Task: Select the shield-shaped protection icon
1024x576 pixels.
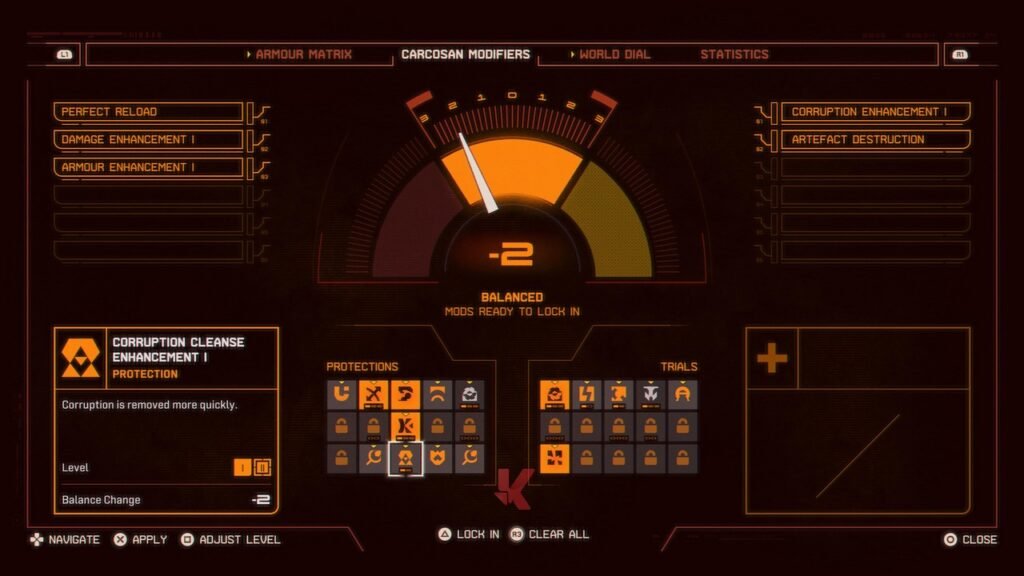Action: [437, 459]
